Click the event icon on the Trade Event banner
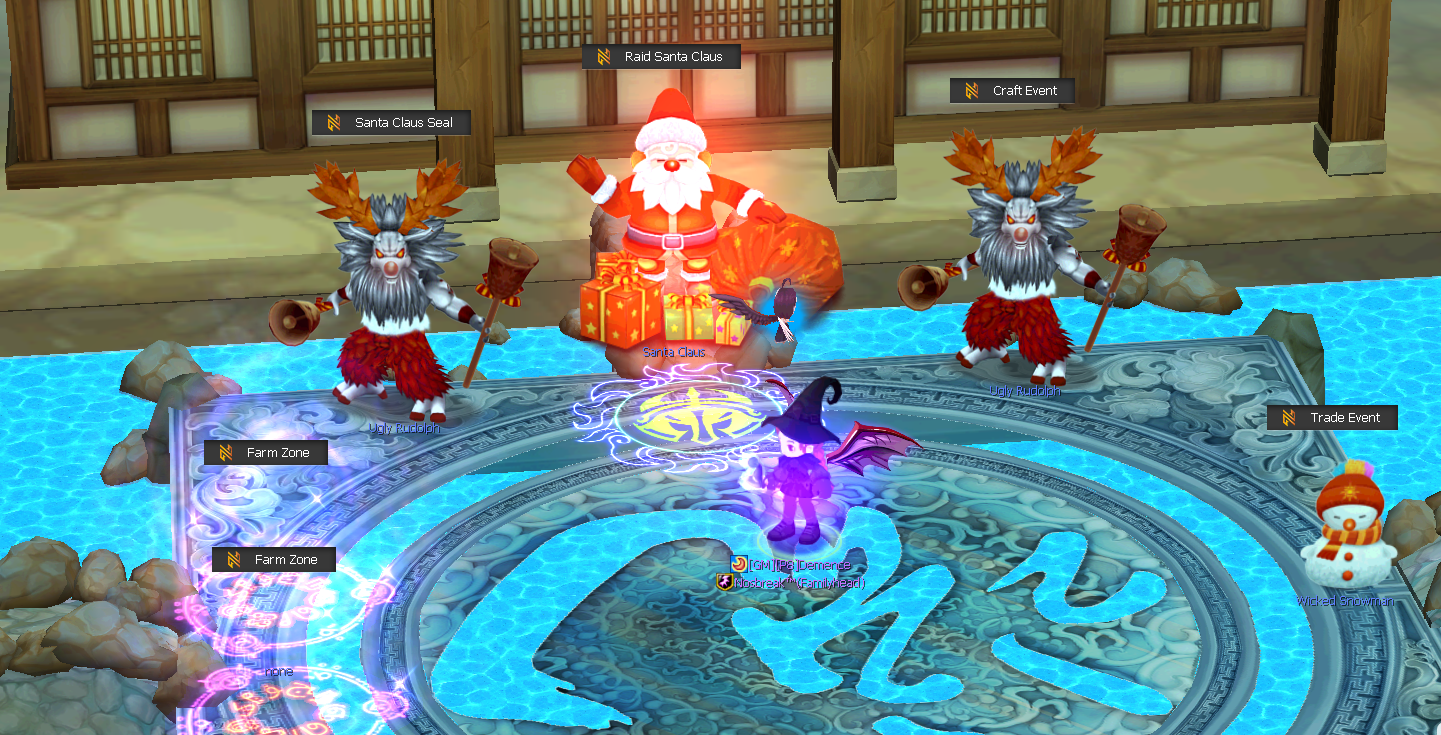Image resolution: width=1441 pixels, height=735 pixels. pyautogui.click(x=1289, y=417)
